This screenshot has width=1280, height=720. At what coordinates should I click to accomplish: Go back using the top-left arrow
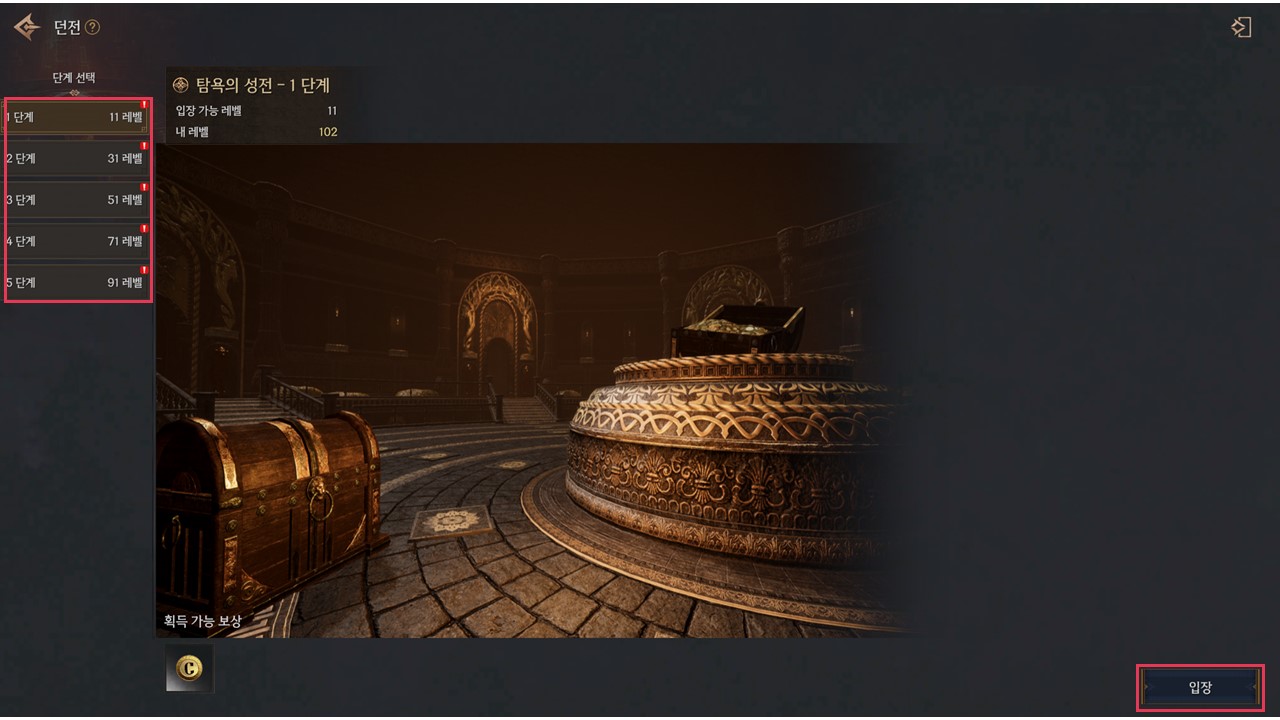(27, 27)
